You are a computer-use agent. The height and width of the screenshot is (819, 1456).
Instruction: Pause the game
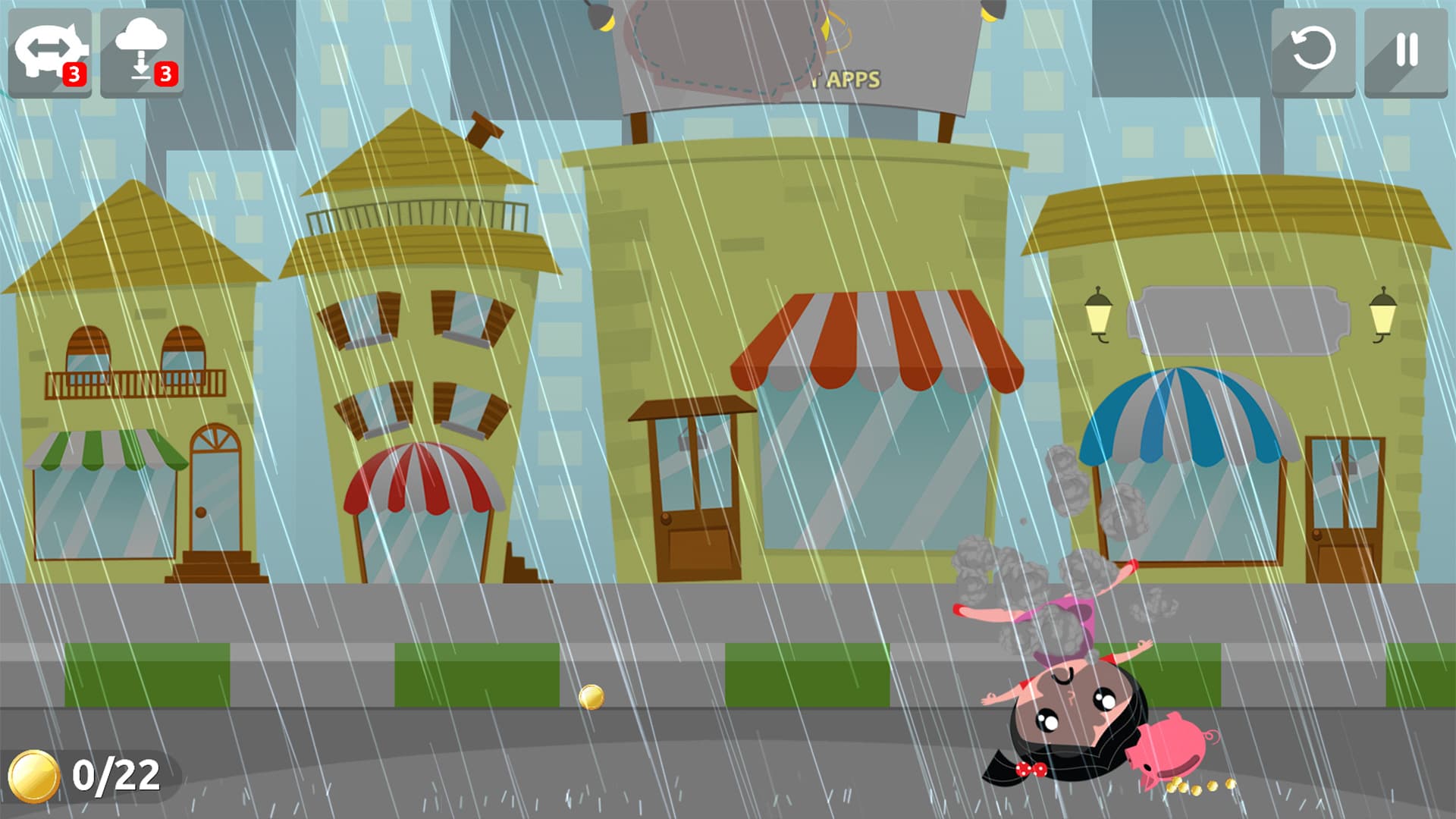pyautogui.click(x=1407, y=49)
